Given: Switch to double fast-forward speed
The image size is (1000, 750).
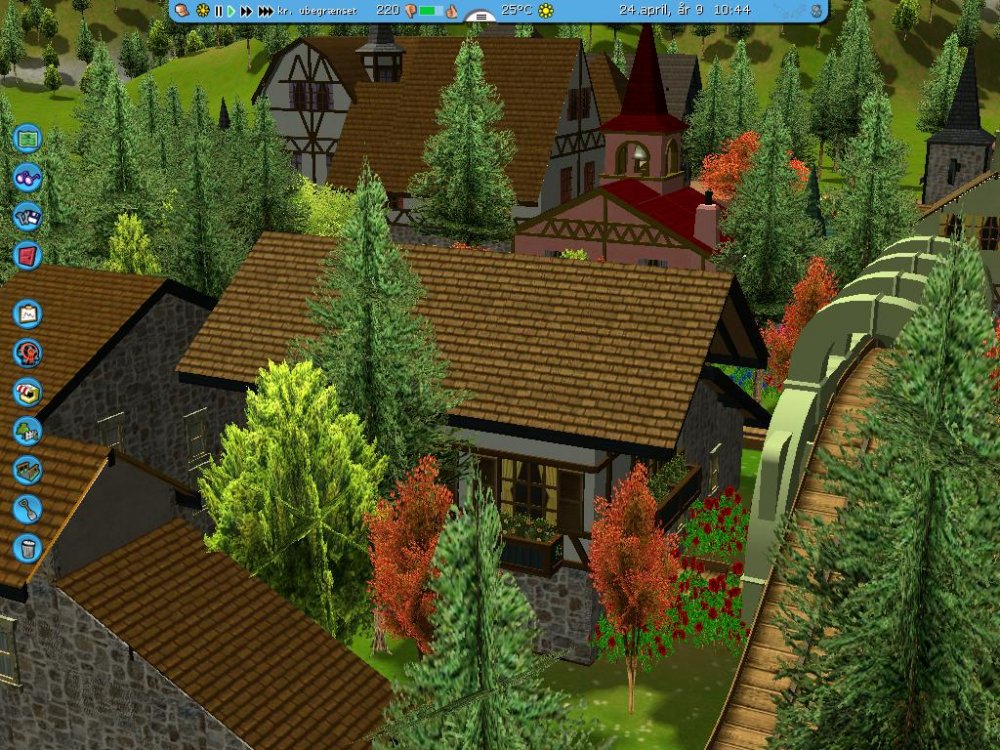Looking at the screenshot, I should (246, 11).
